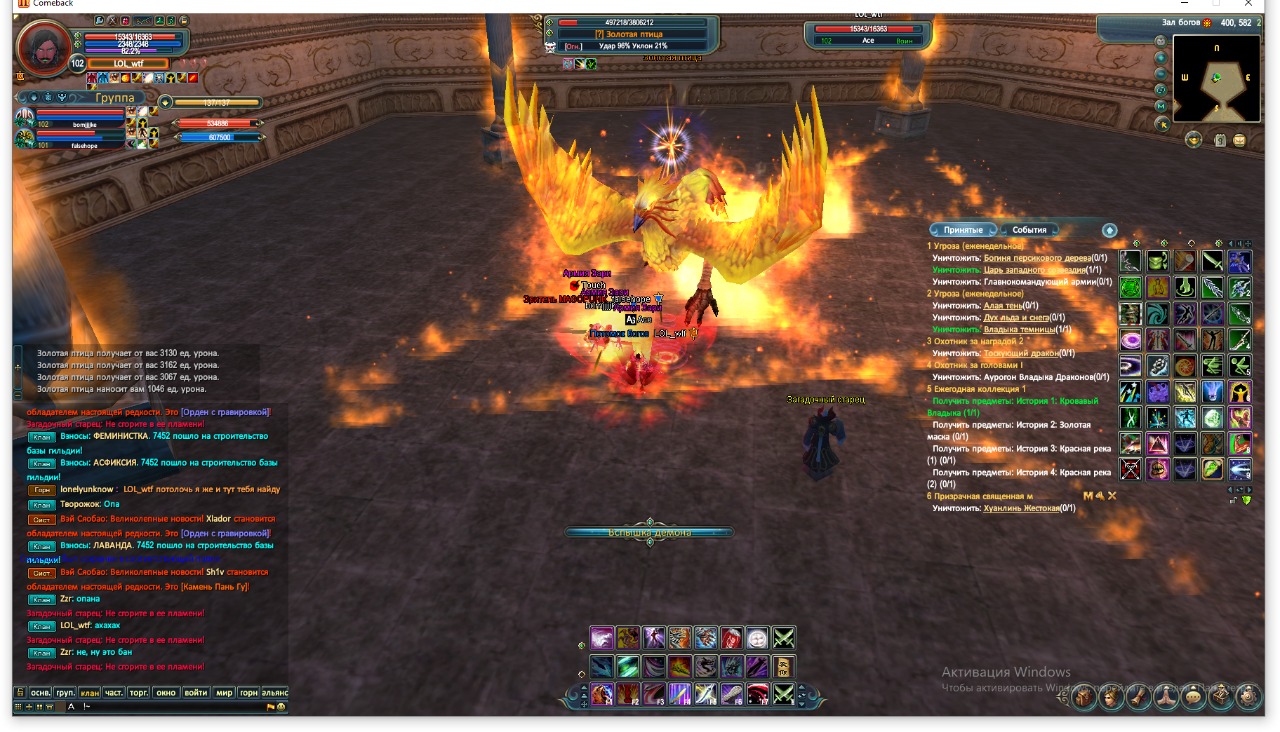Switch chat to the мир channel
This screenshot has height=732, width=1280.
[x=224, y=692]
